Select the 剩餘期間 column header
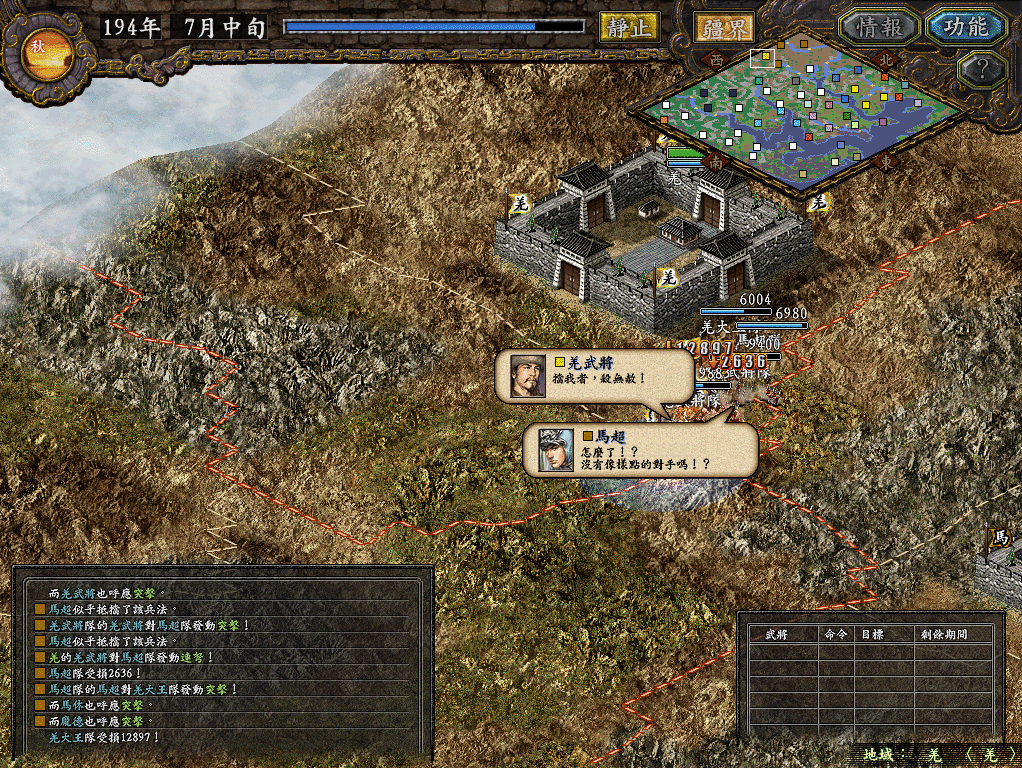The height and width of the screenshot is (768, 1022). pyautogui.click(x=942, y=634)
